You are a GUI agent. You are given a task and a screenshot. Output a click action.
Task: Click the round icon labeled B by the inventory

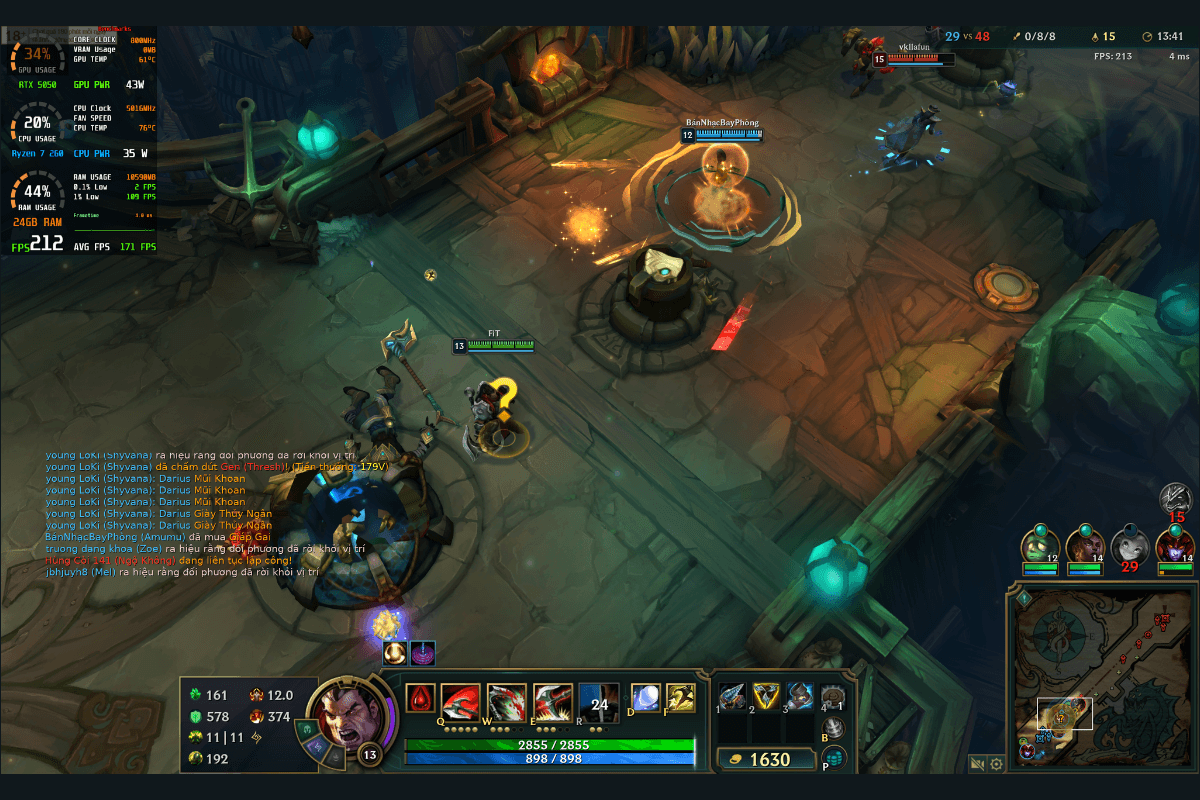coord(833,729)
